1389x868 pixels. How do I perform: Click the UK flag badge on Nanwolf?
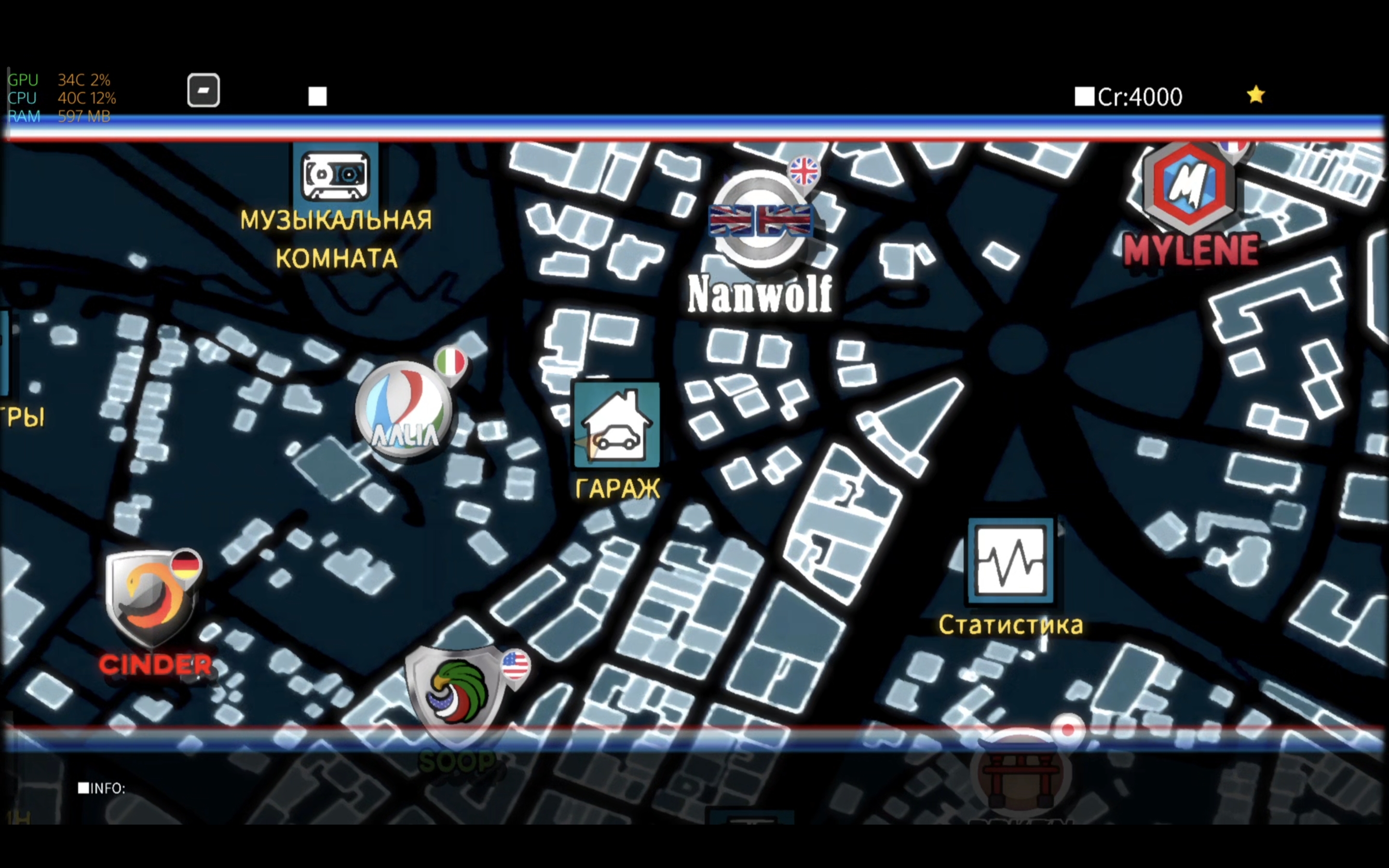[803, 169]
